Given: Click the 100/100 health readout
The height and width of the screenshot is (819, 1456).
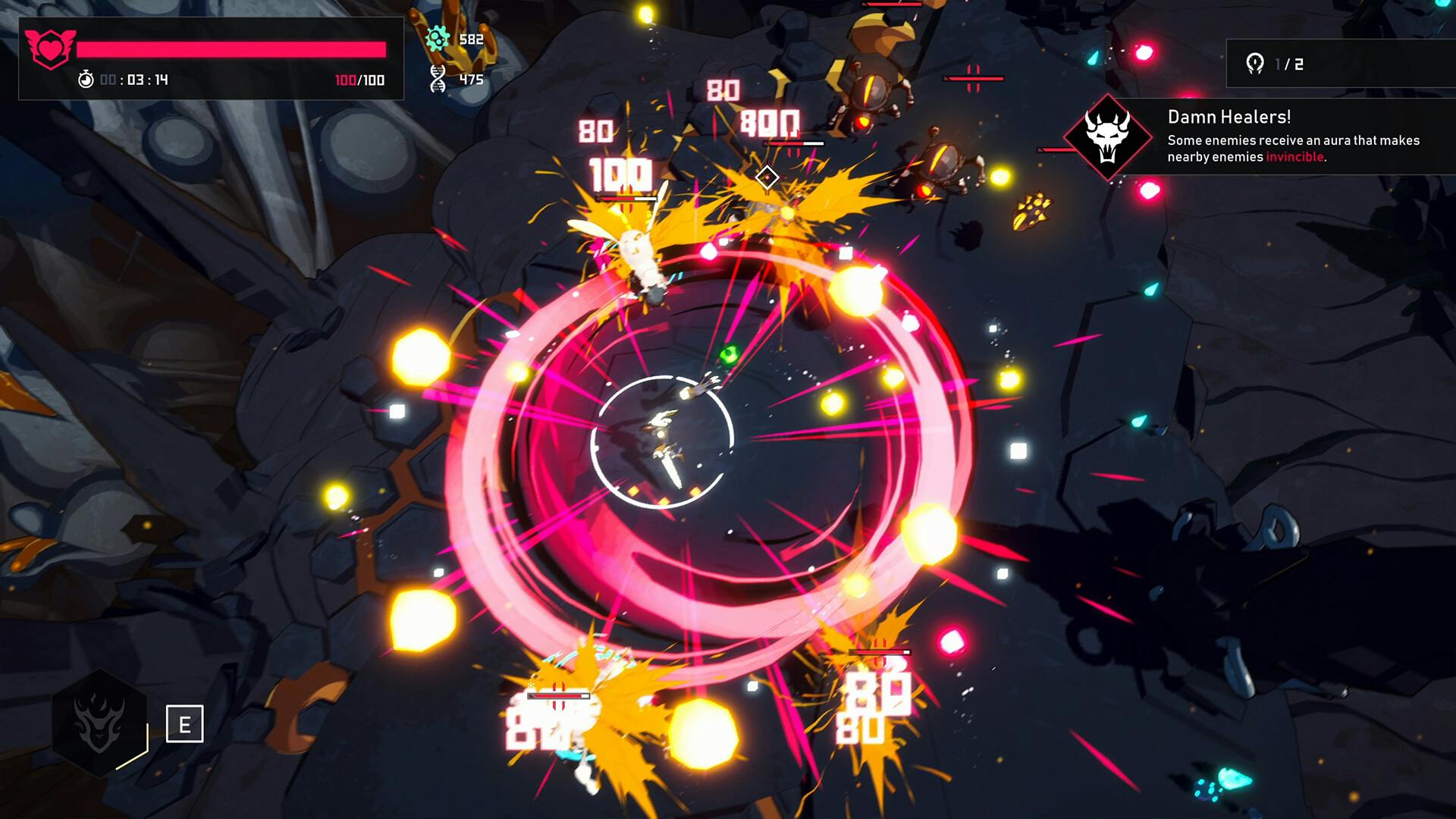Looking at the screenshot, I should click(x=359, y=78).
